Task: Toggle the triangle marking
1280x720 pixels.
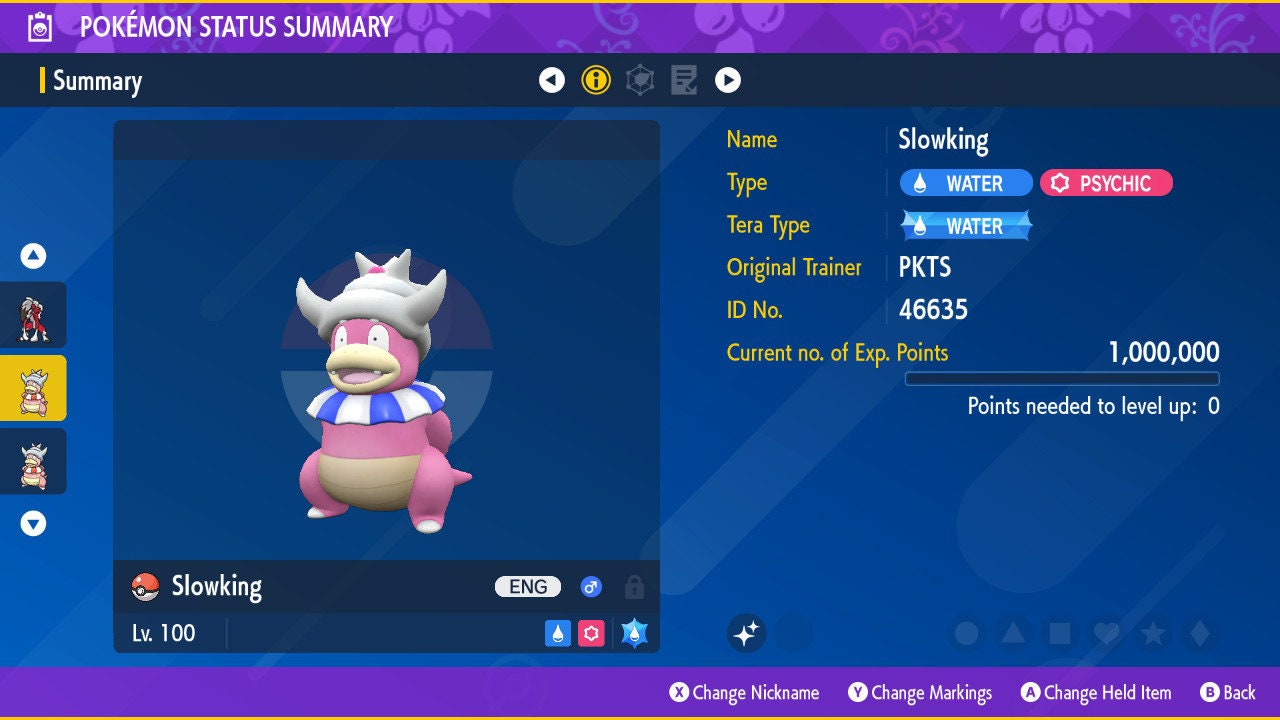Action: point(1013,633)
